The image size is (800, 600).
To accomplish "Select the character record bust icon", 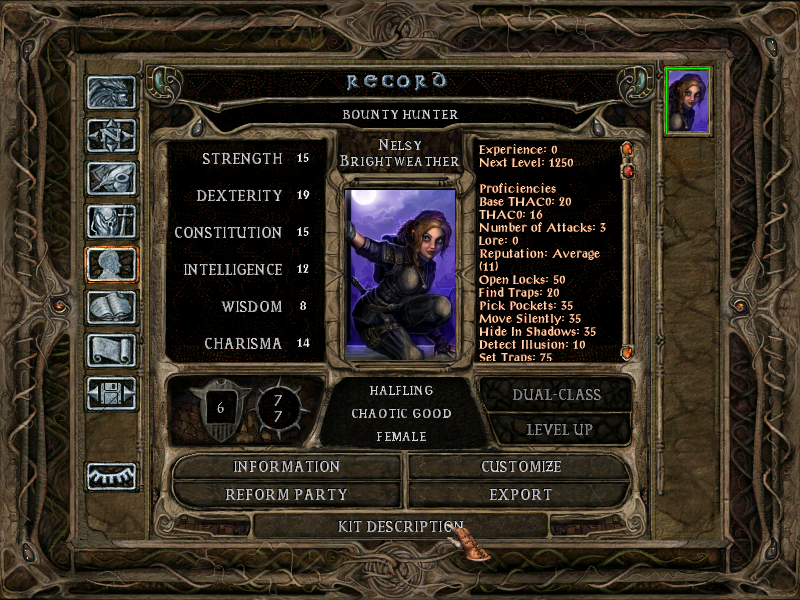I will pos(111,265).
